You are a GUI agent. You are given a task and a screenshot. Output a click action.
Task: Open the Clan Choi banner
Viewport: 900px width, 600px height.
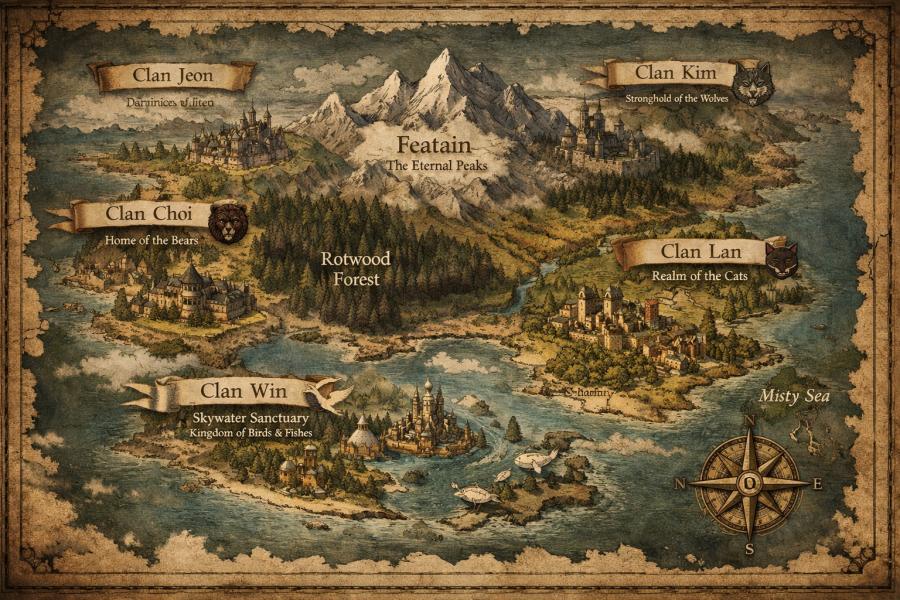(142, 216)
